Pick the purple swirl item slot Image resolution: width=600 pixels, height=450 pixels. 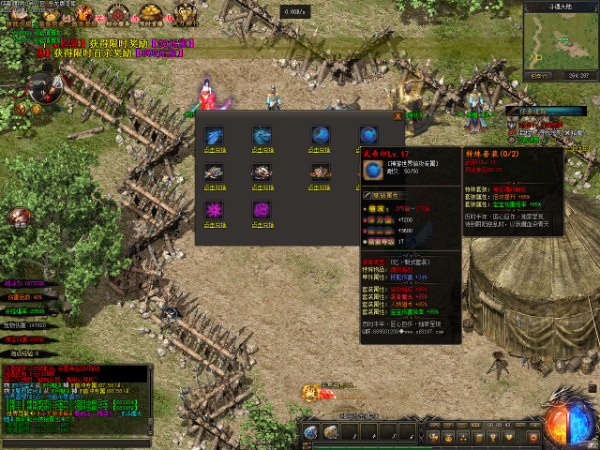point(262,209)
